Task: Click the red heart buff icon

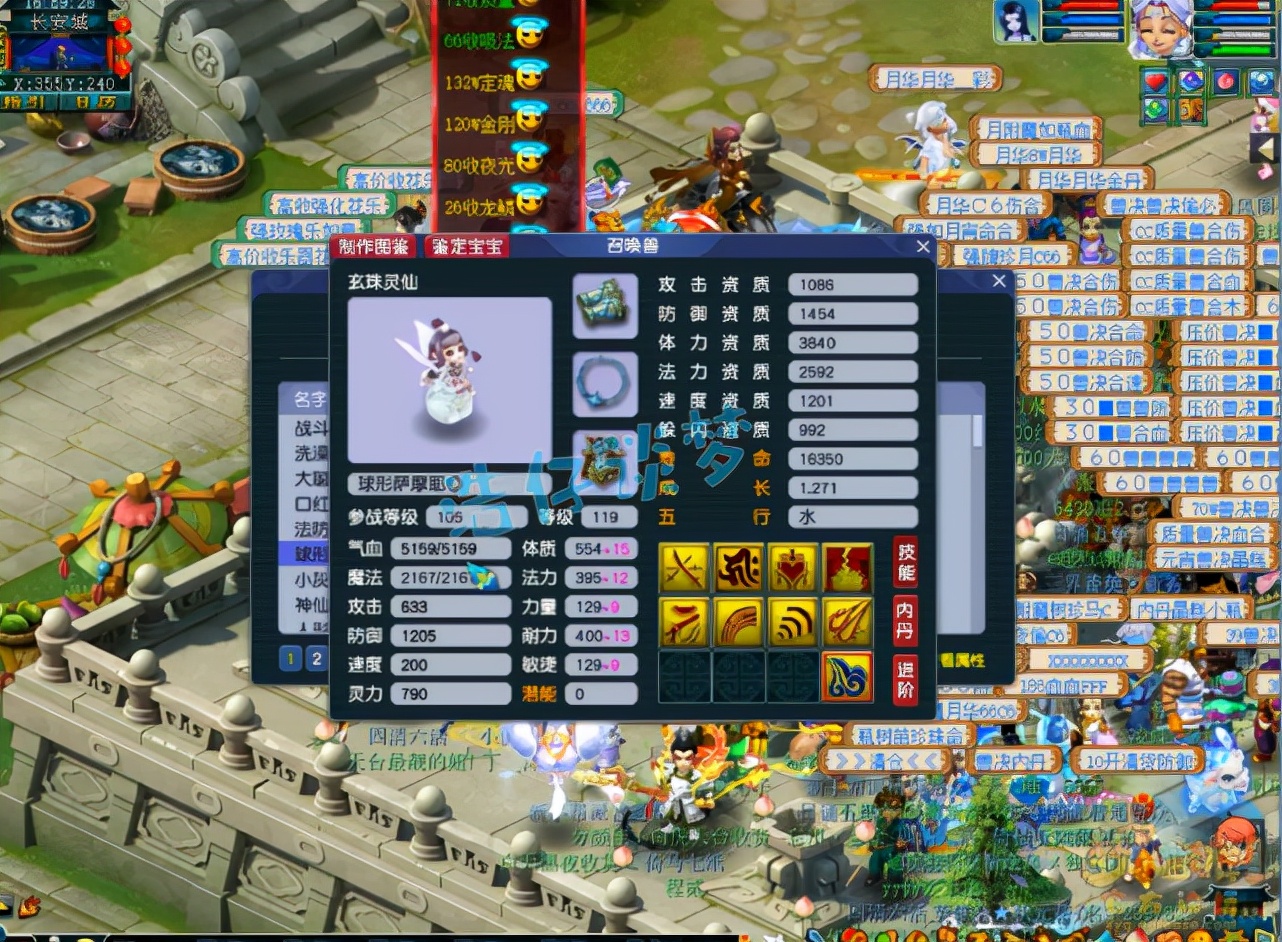Action: coord(1156,82)
